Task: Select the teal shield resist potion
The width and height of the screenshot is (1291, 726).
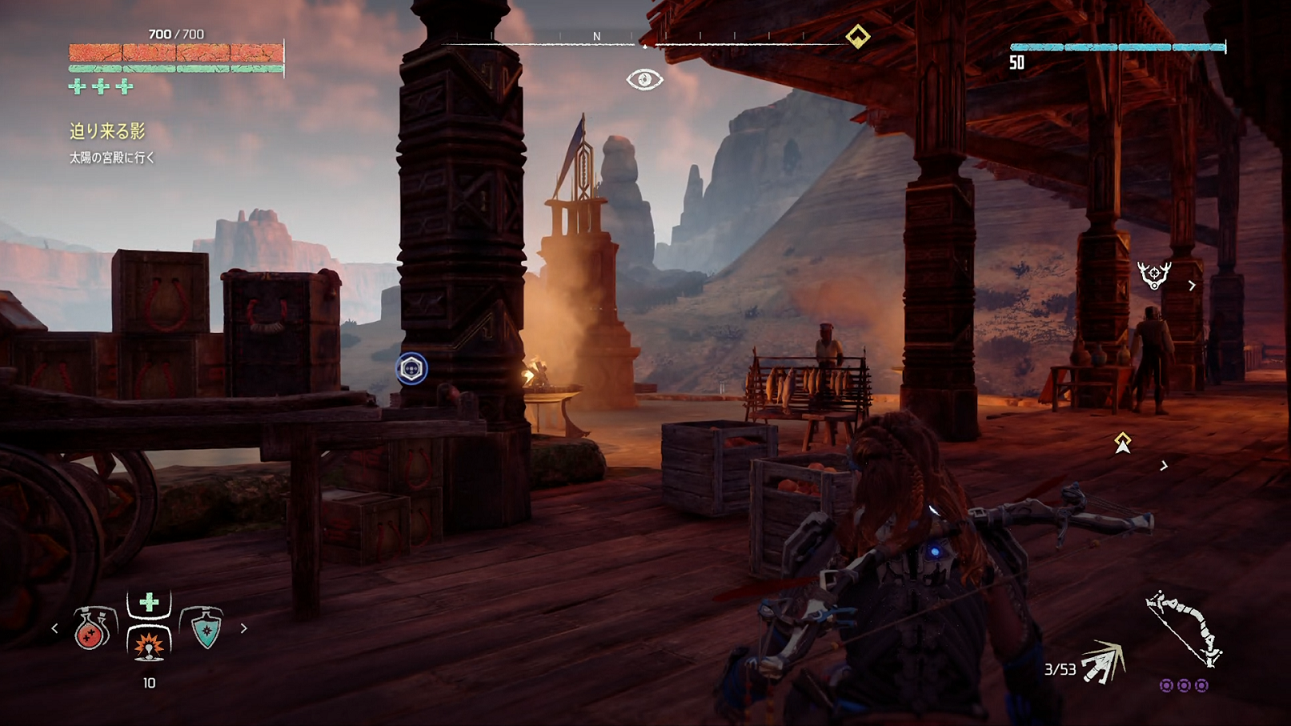Action: (206, 629)
